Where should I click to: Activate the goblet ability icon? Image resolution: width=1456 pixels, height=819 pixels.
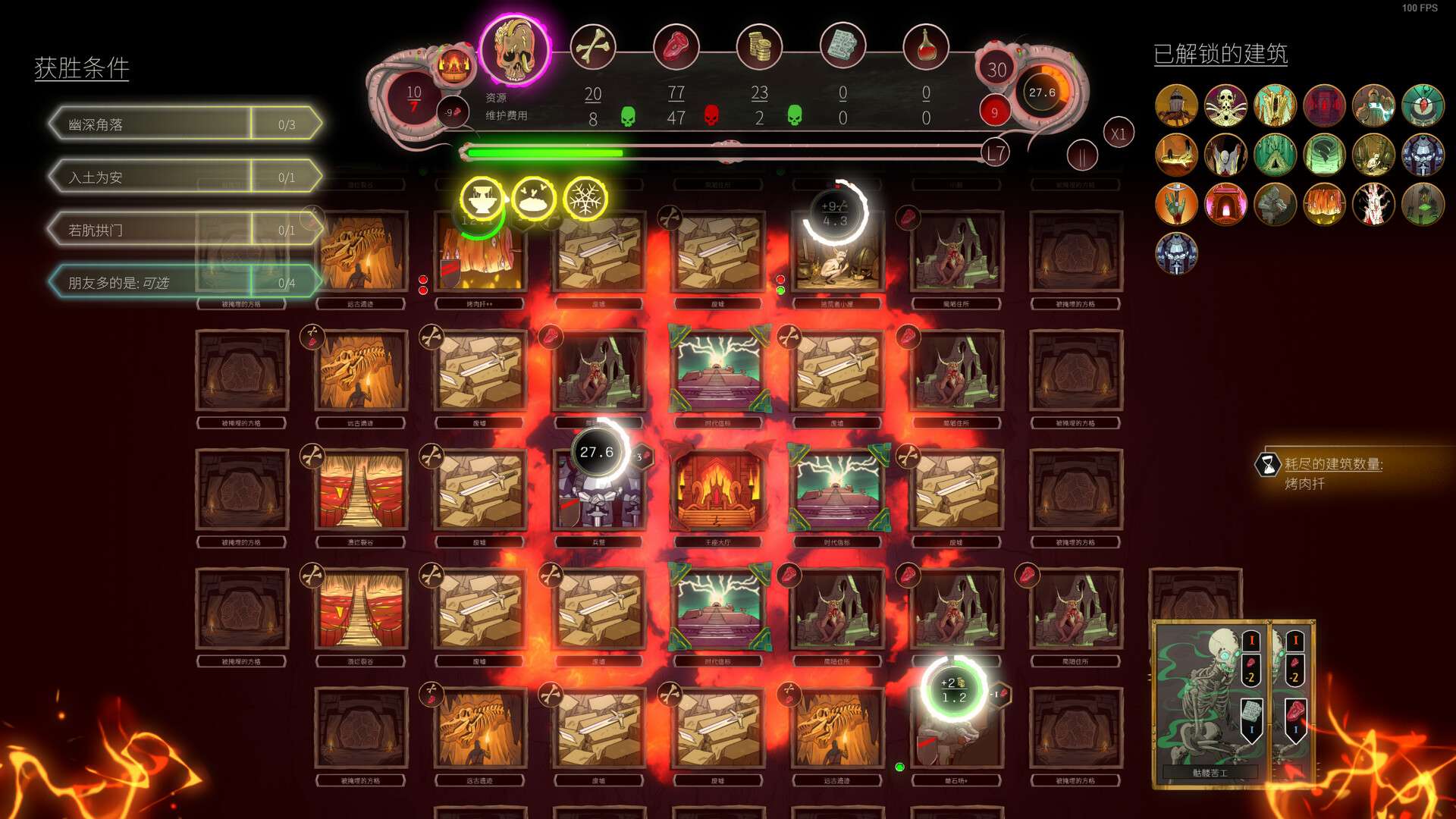pos(482,199)
